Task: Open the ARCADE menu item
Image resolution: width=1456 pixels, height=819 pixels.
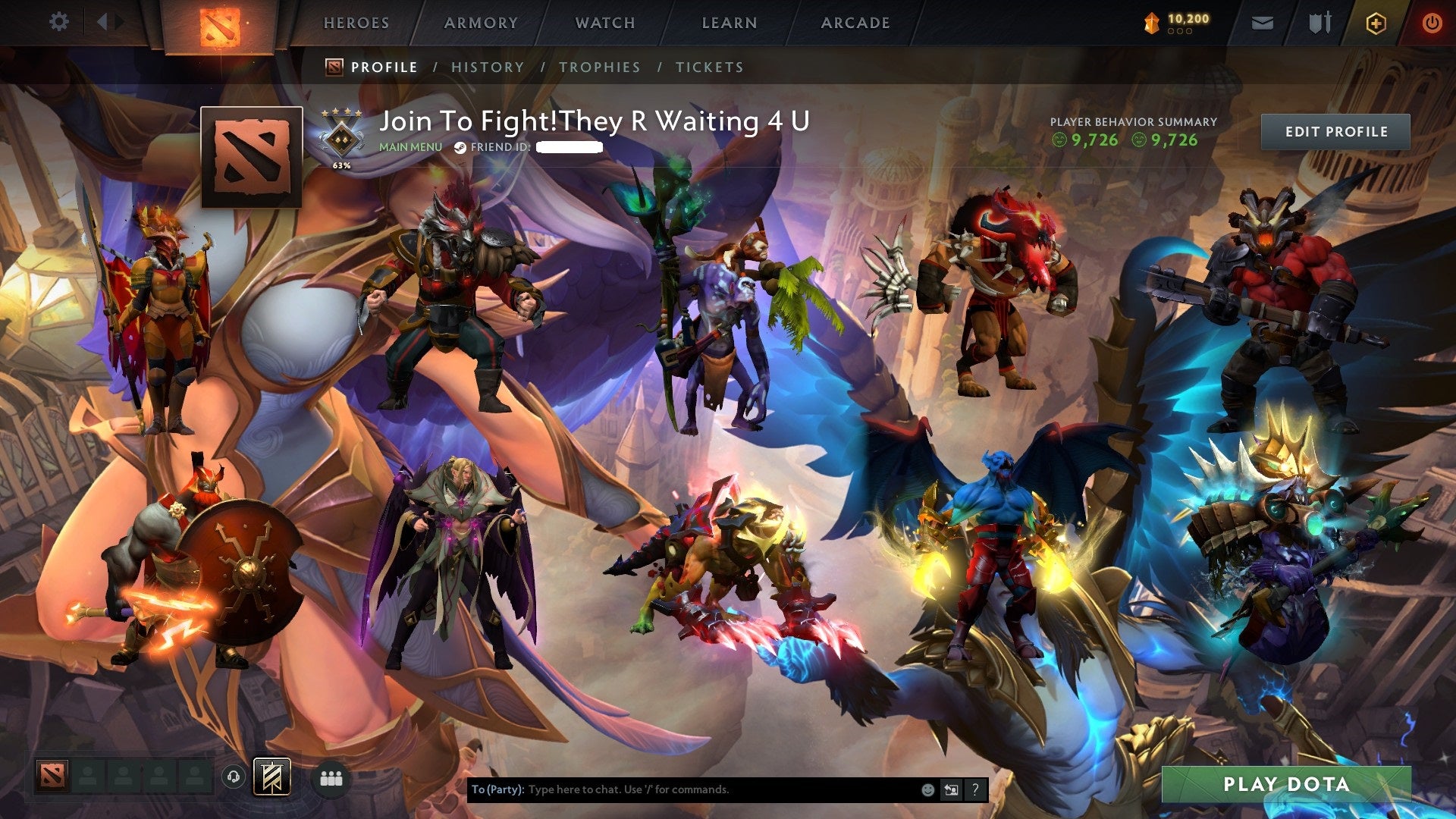Action: pyautogui.click(x=855, y=23)
